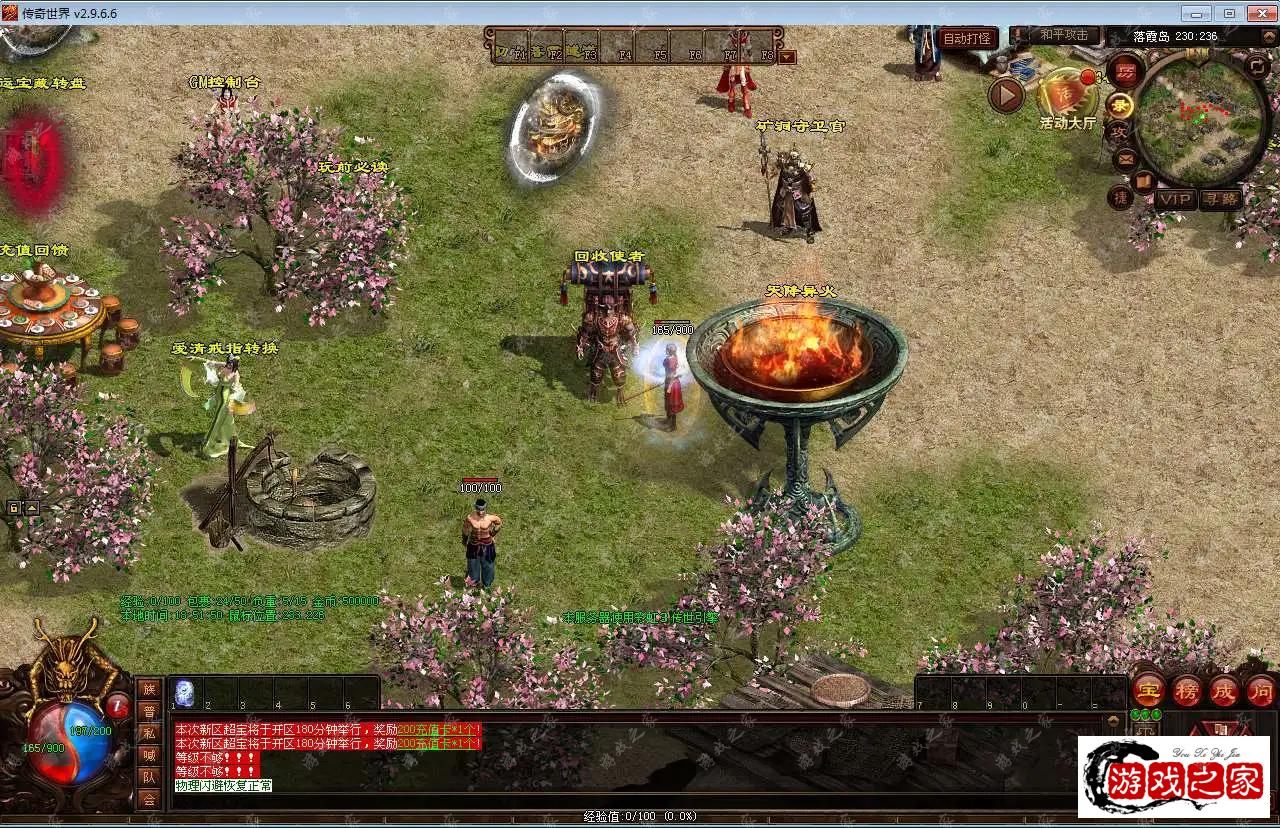Minimize the game window

tap(1197, 13)
